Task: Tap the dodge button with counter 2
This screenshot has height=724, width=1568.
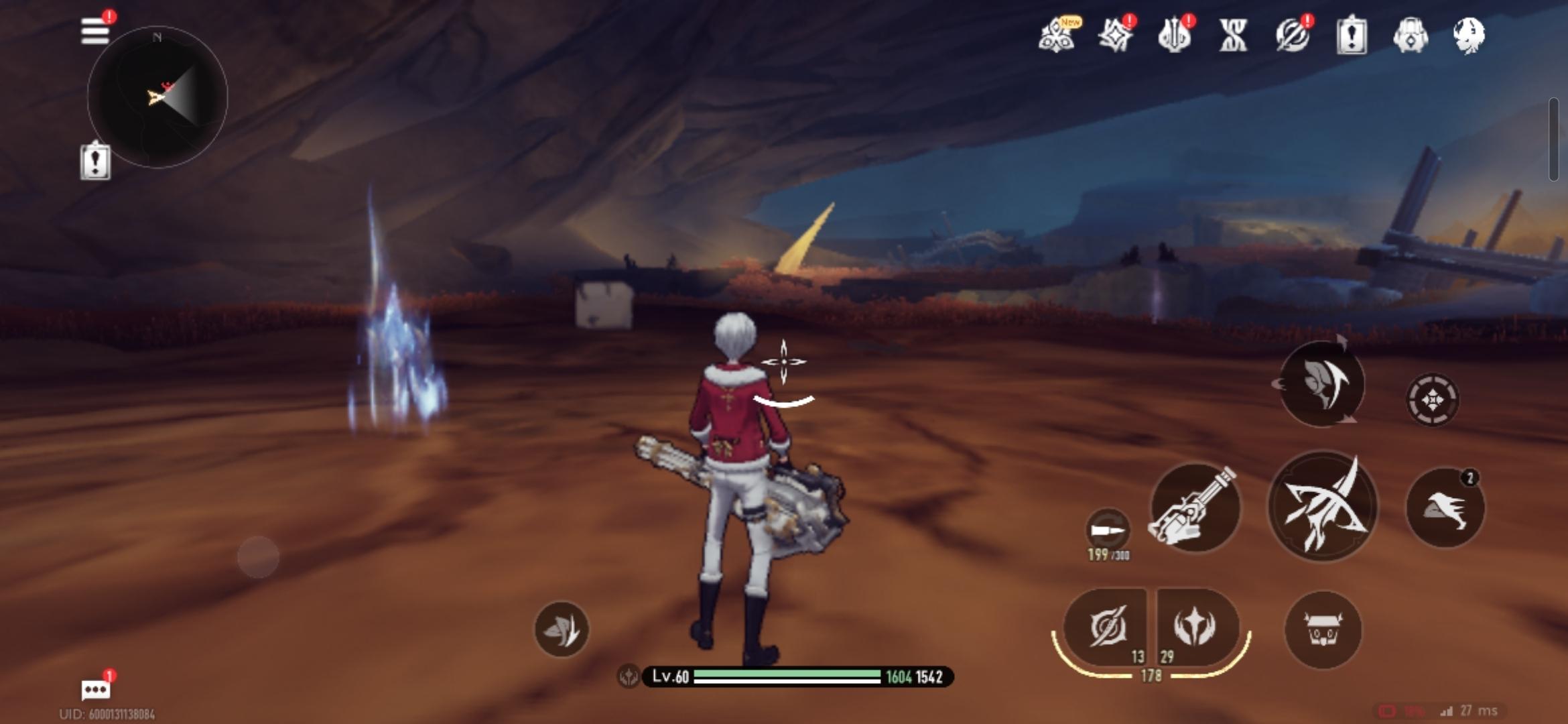Action: click(1445, 508)
